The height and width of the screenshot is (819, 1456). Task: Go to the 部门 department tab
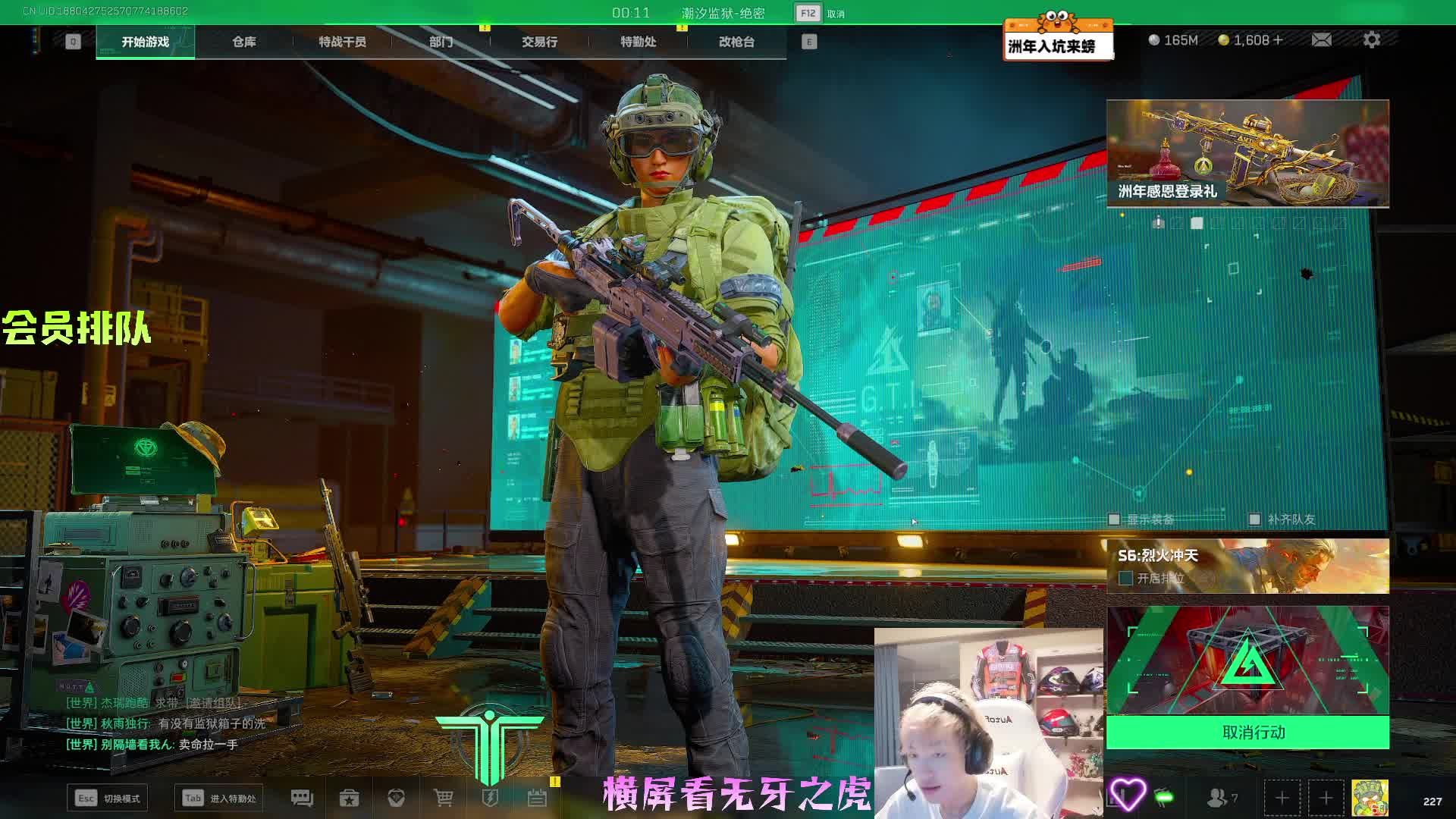441,42
